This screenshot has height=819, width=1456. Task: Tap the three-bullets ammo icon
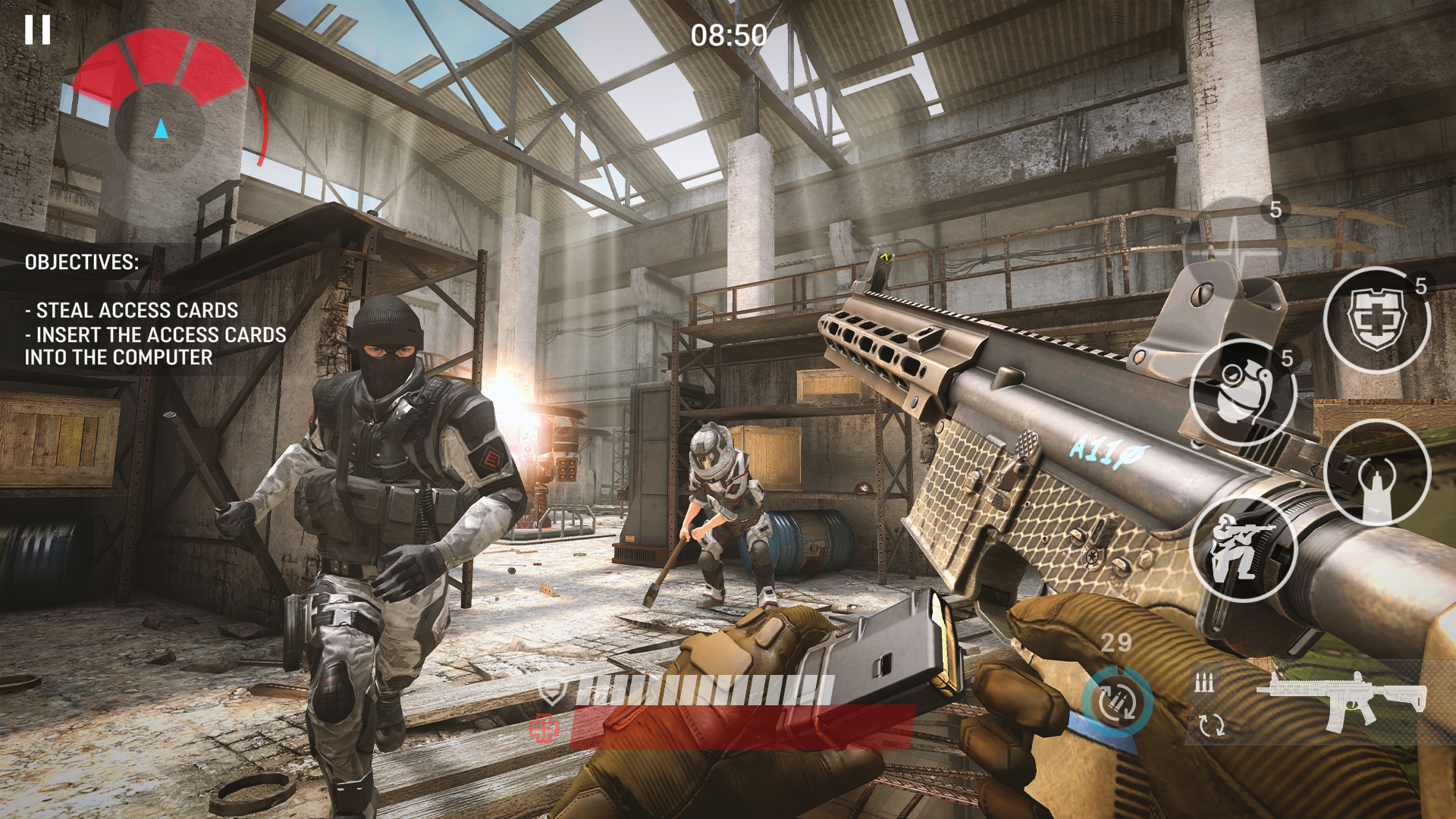pyautogui.click(x=1204, y=682)
